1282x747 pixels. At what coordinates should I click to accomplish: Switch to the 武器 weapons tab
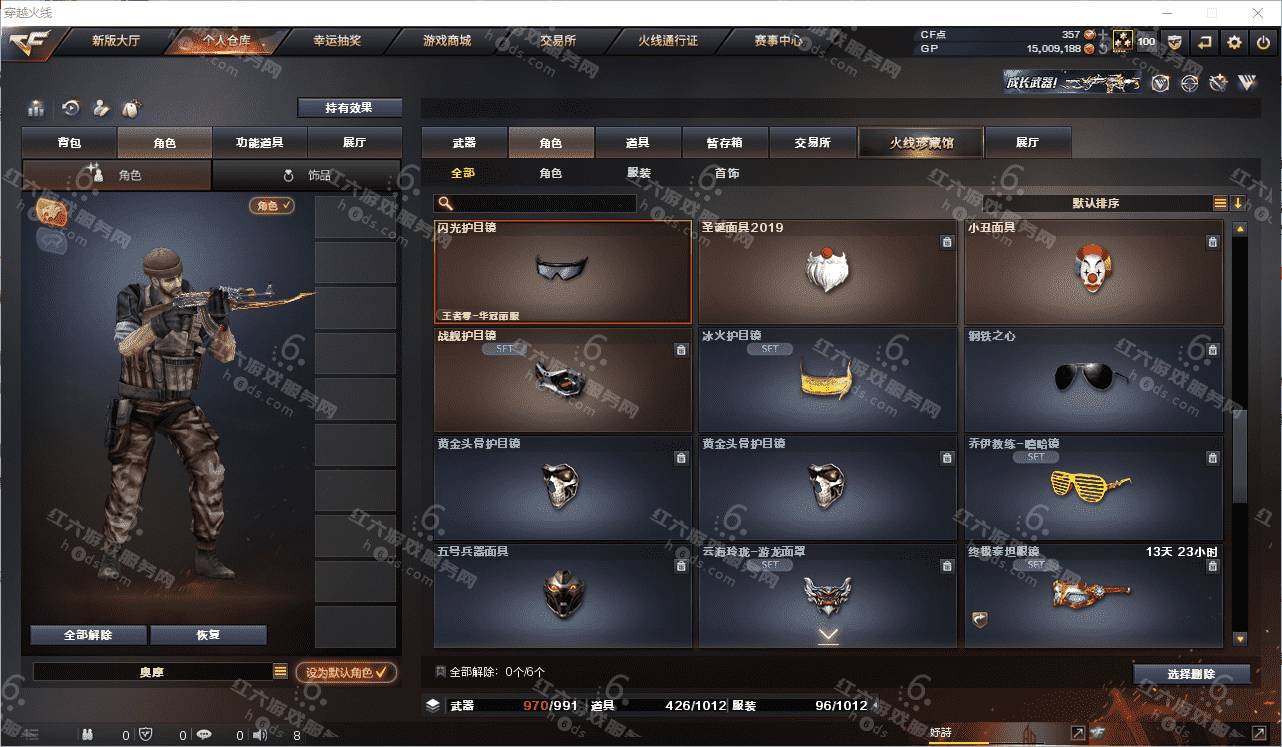click(464, 143)
